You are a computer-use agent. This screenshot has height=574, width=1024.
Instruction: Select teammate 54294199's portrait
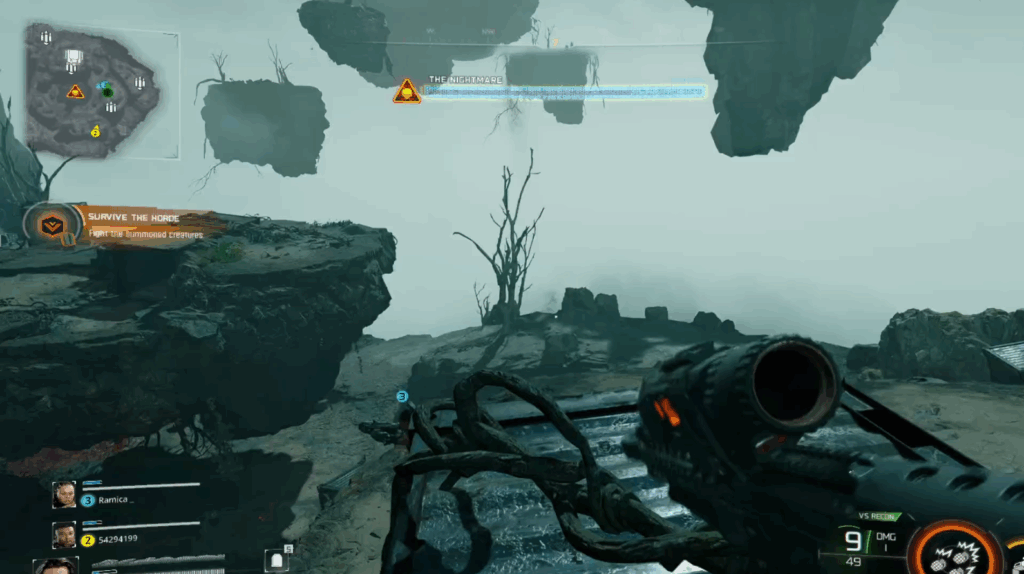64,535
